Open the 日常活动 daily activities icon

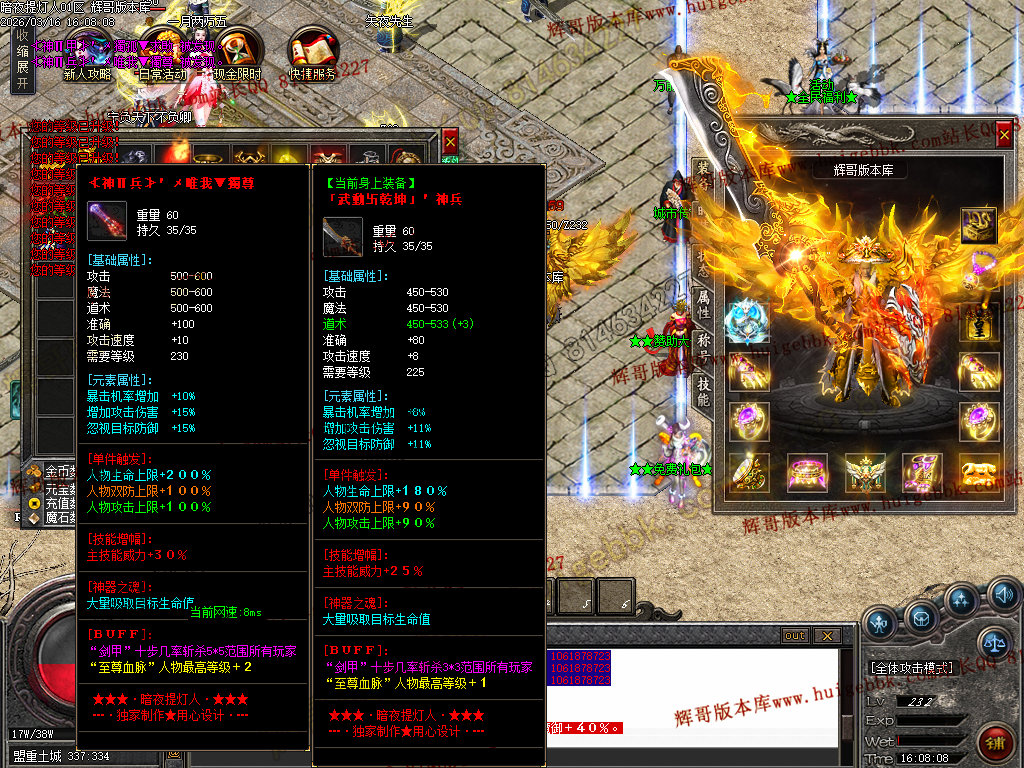point(161,52)
